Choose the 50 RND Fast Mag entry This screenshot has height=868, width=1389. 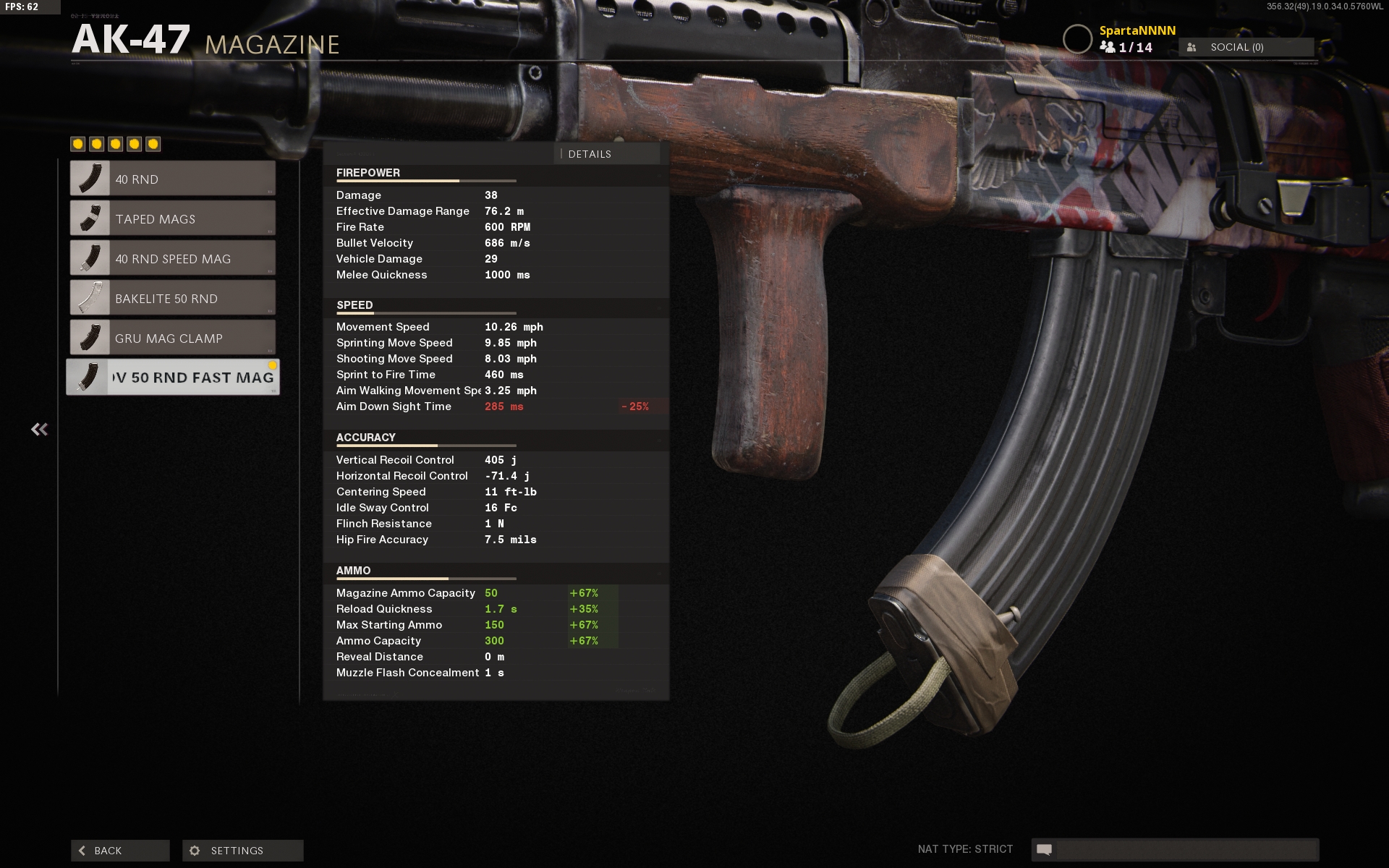(173, 378)
